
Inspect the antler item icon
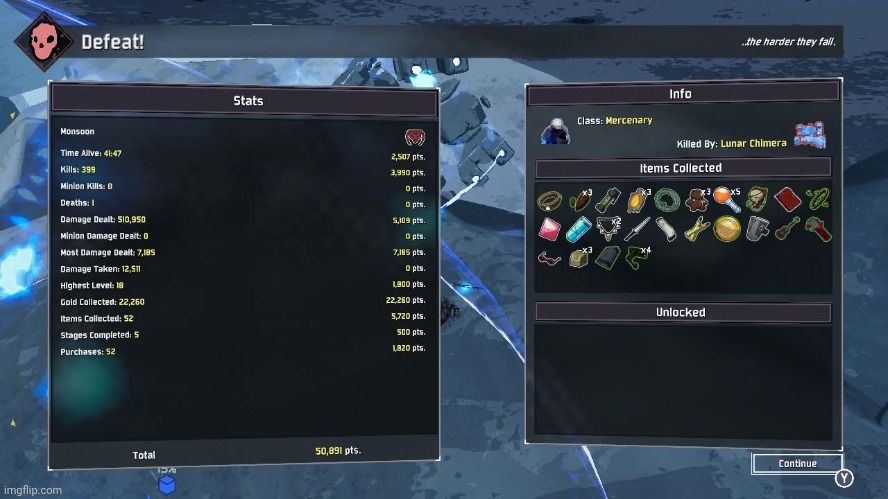pos(607,228)
